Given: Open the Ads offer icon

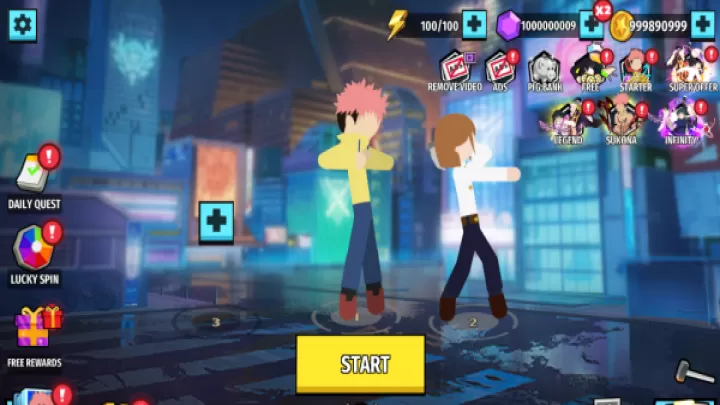Looking at the screenshot, I should [498, 68].
